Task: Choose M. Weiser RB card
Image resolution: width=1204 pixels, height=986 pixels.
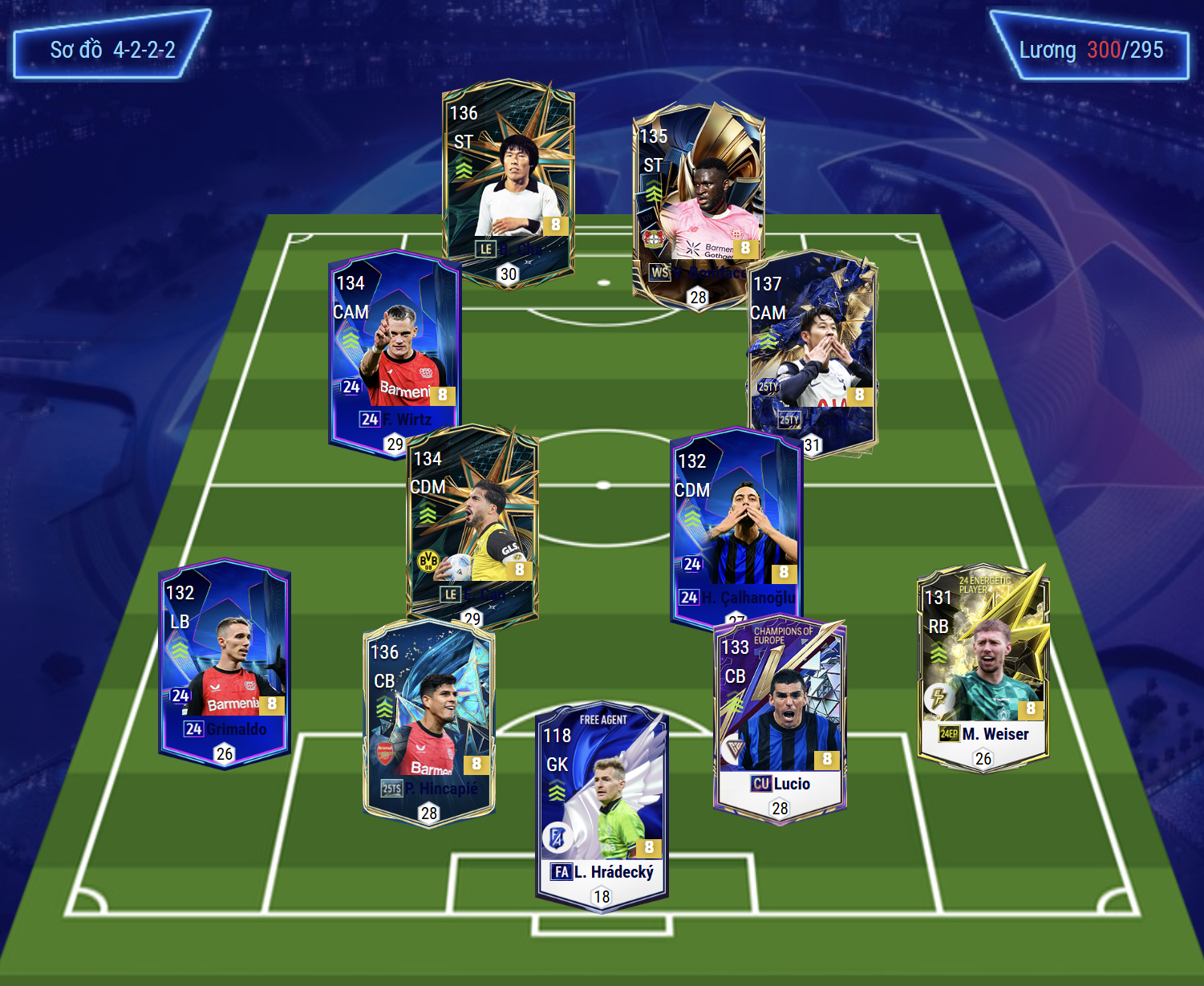Action: 983,667
